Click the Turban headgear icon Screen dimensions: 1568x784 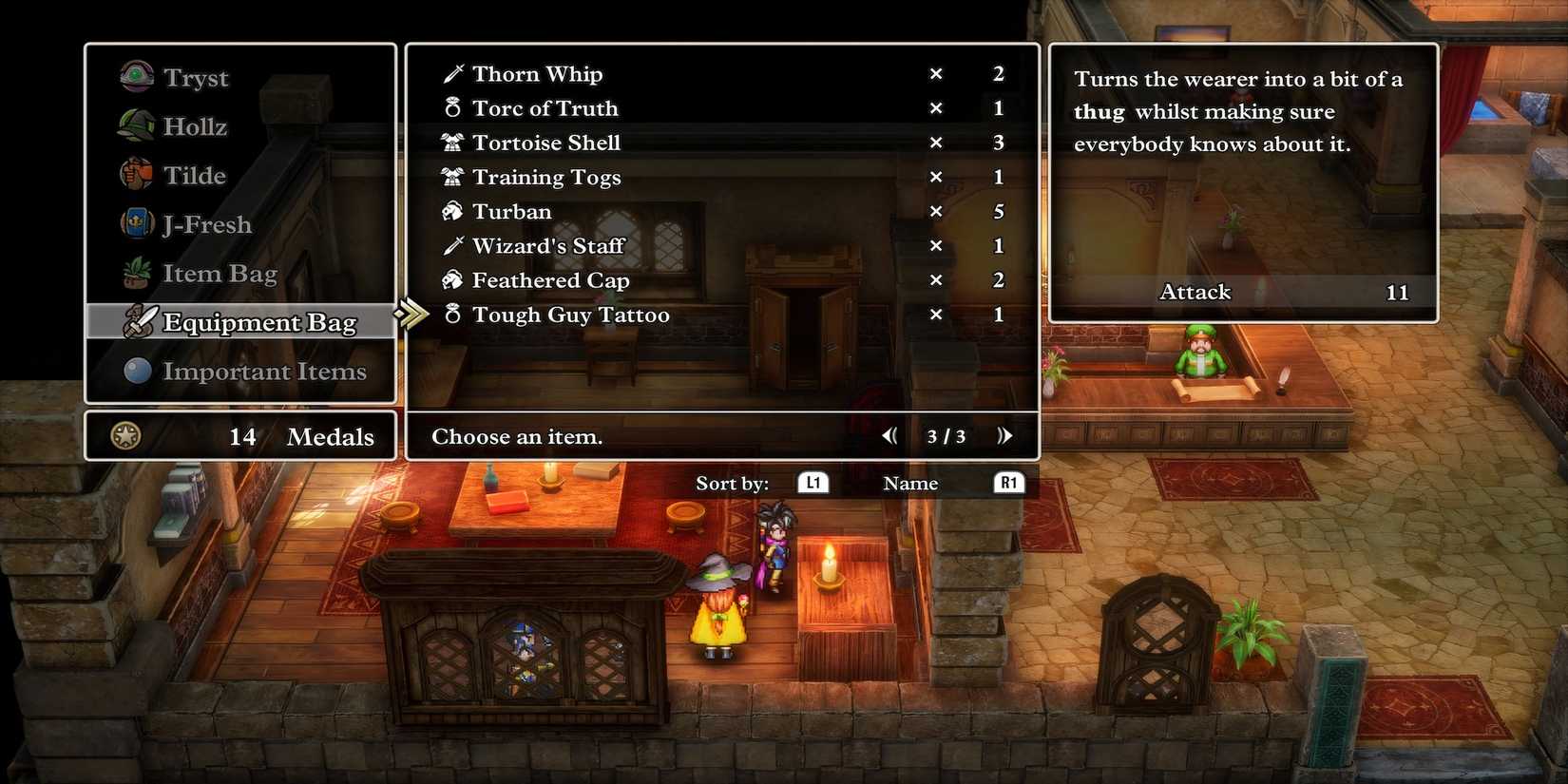pyautogui.click(x=454, y=211)
